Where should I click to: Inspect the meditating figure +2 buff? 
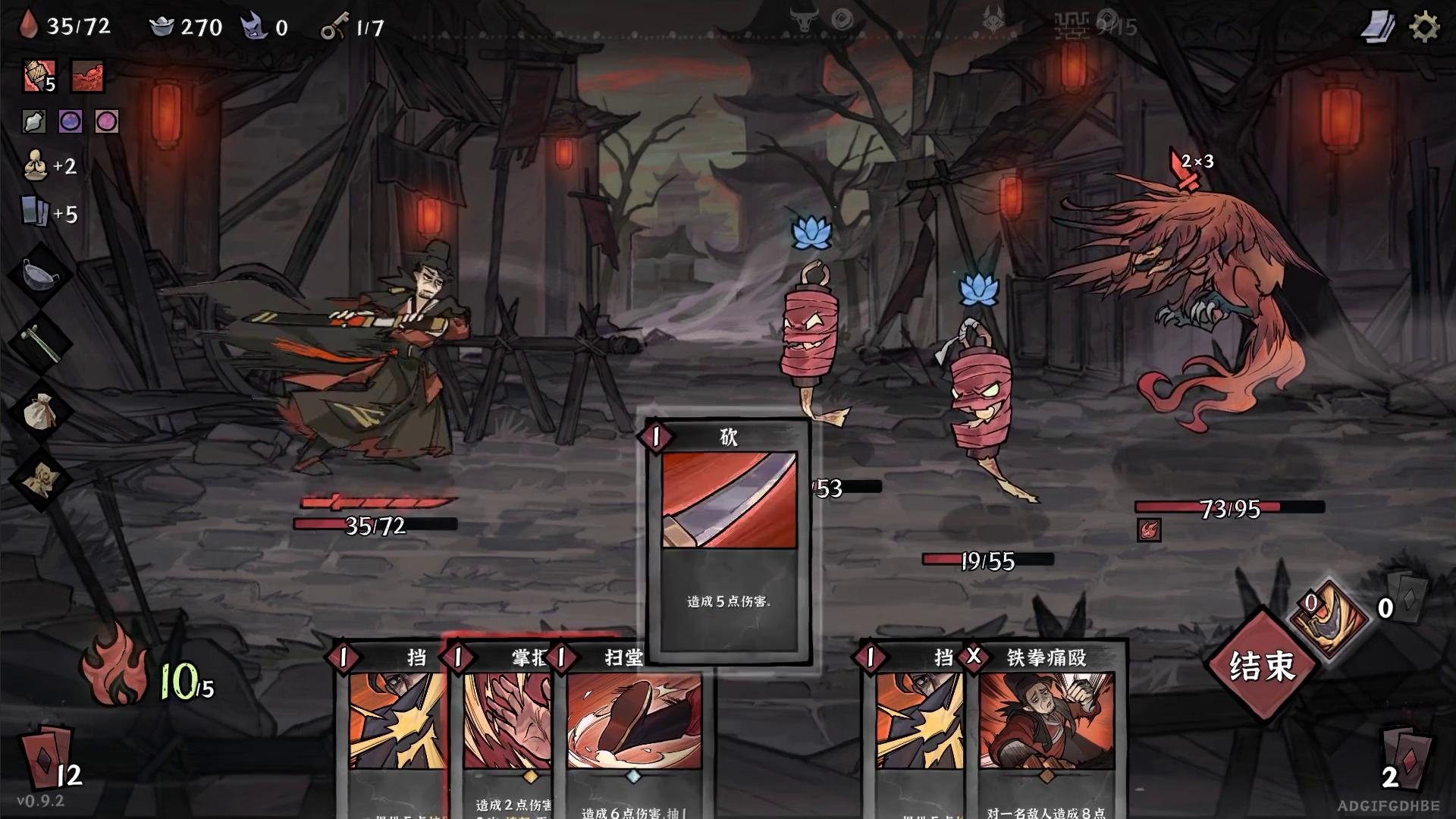click(34, 166)
